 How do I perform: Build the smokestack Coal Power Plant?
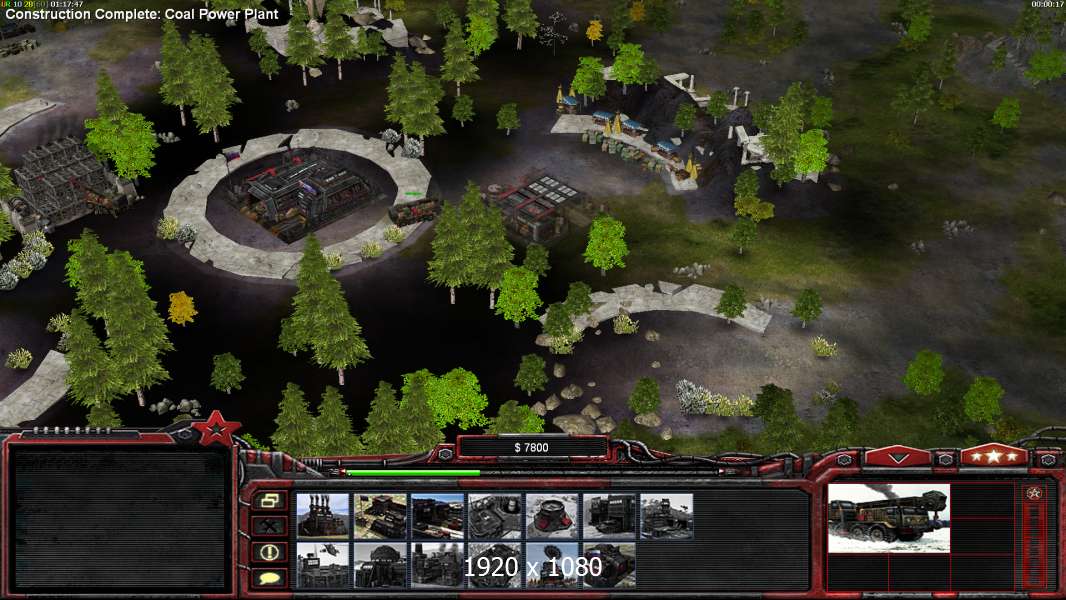tap(323, 516)
